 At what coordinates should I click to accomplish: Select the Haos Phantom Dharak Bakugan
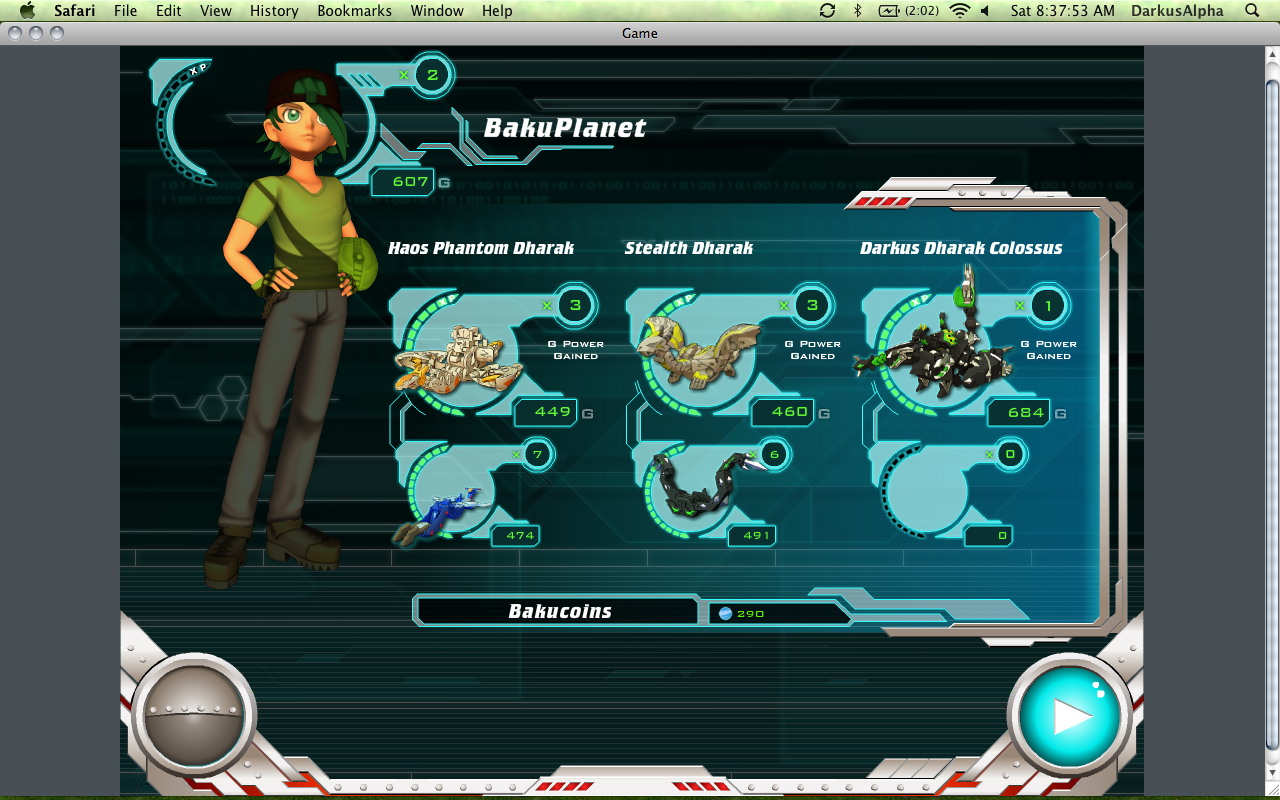pos(459,357)
